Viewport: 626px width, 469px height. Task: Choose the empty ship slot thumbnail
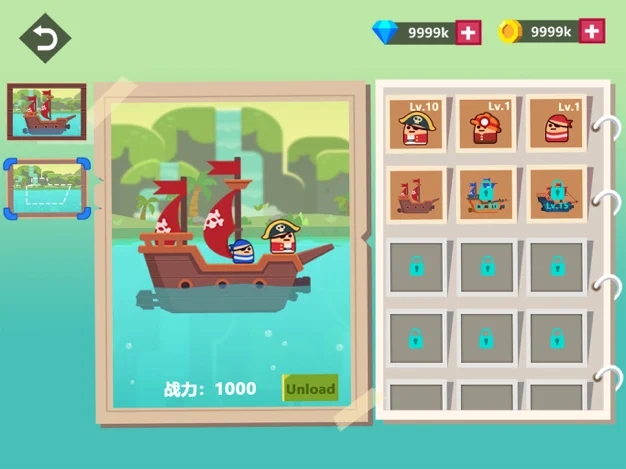47,187
